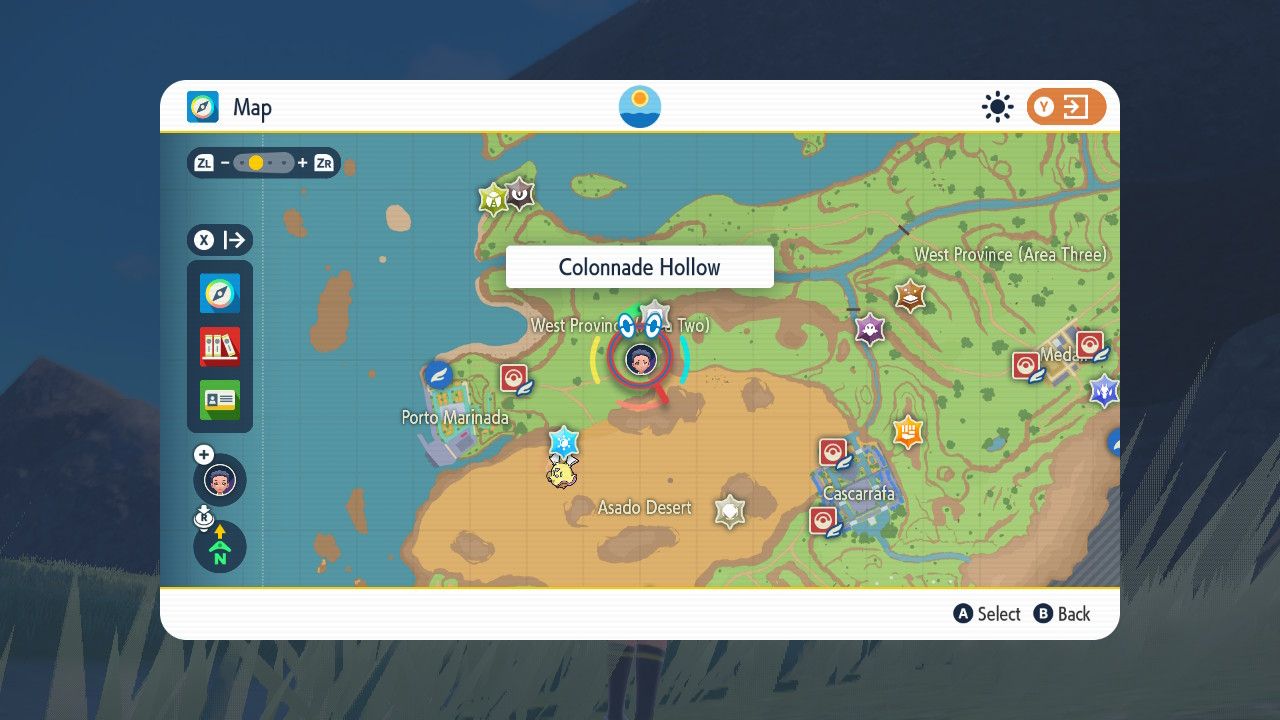Click the purple ghost Team Star icon

click(x=868, y=329)
